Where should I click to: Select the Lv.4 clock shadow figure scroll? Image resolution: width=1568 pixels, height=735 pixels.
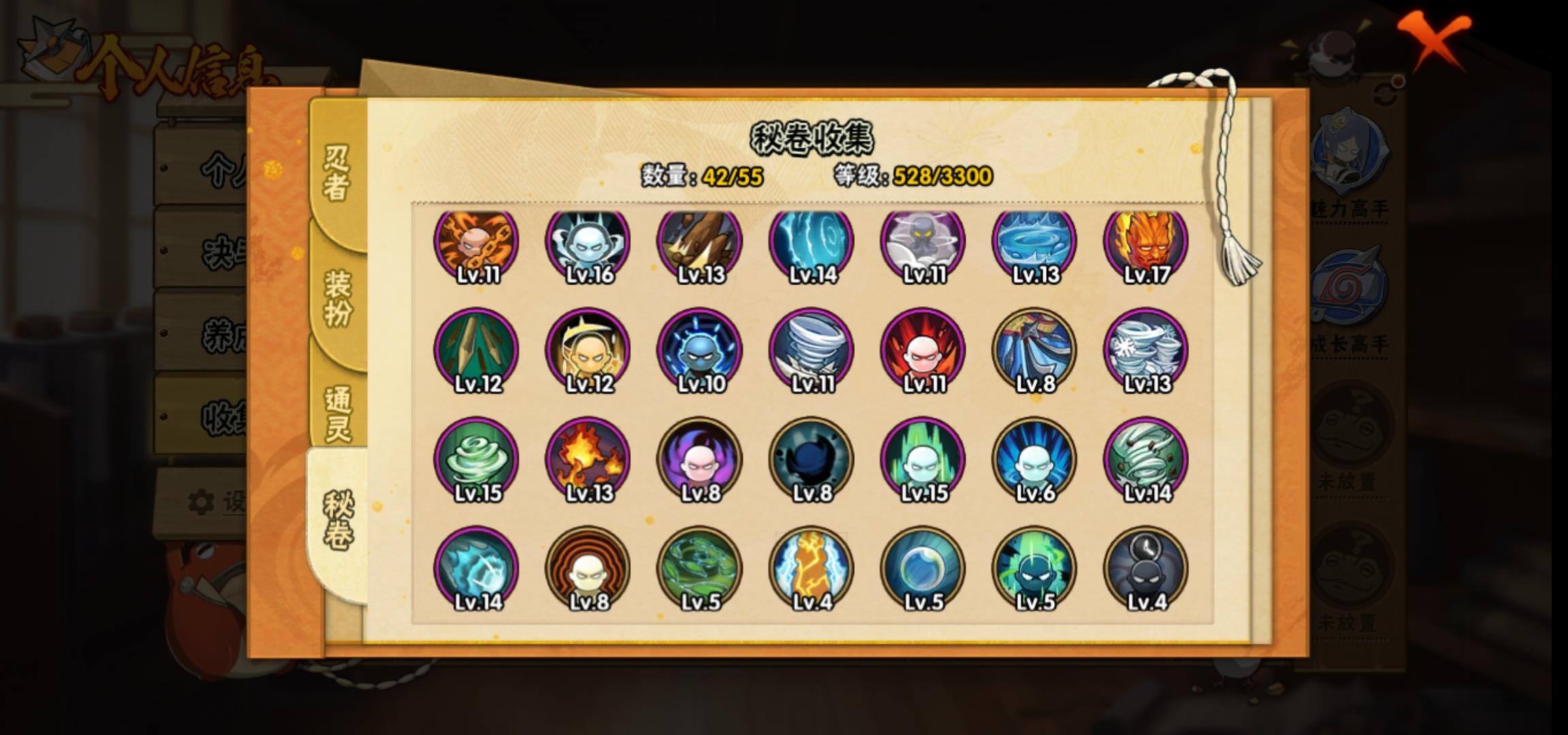[1146, 568]
